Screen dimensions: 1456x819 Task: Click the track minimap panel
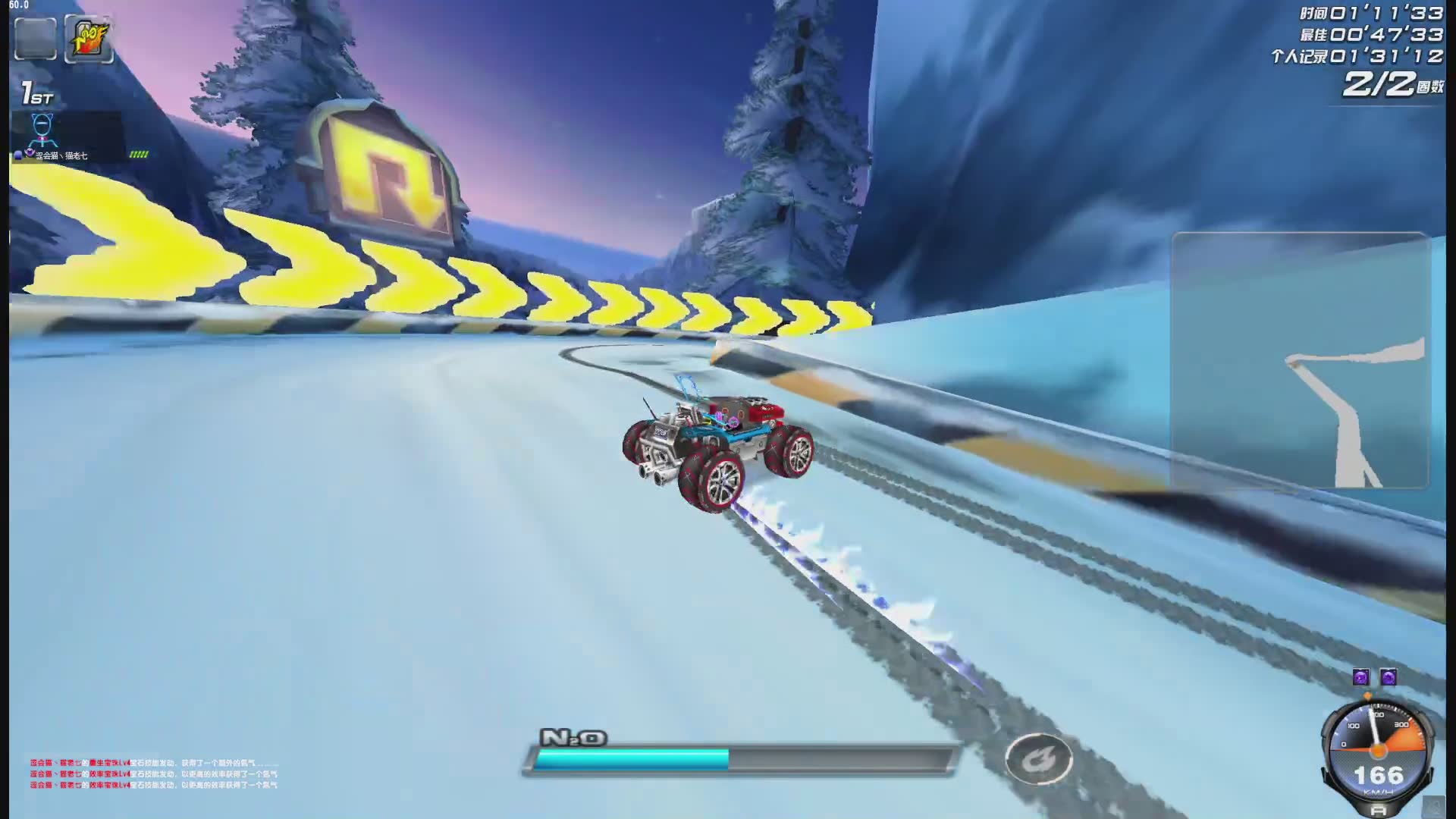[1300, 360]
